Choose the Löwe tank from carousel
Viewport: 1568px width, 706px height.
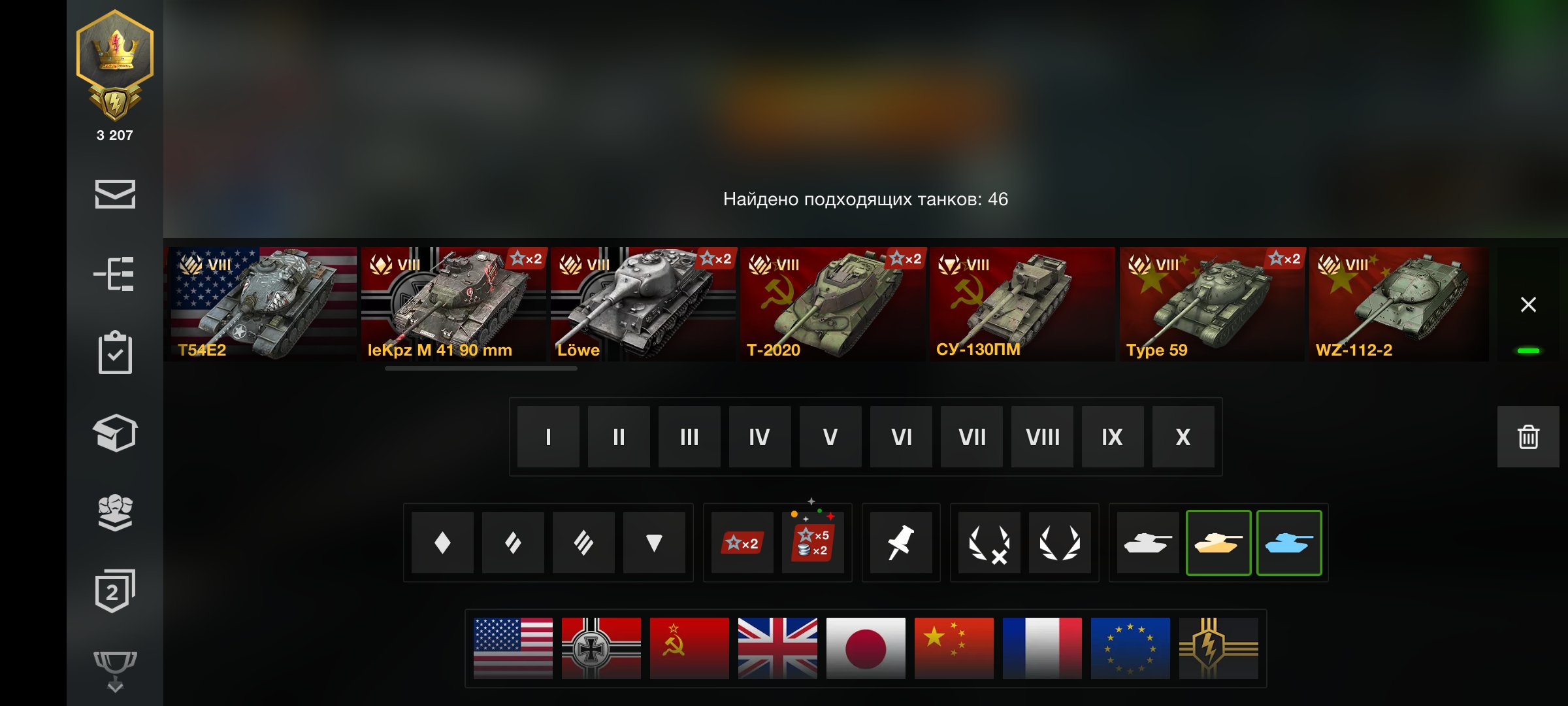pos(643,304)
